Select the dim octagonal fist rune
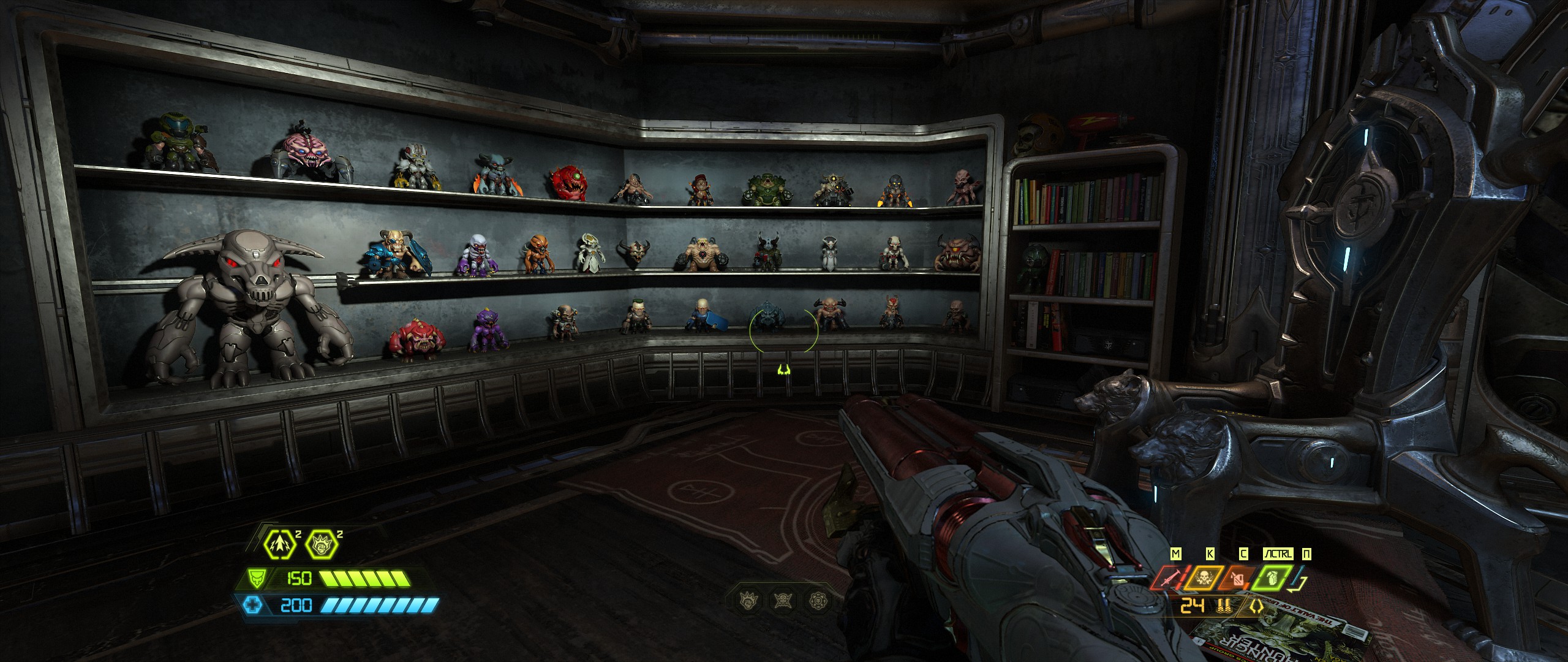 point(748,600)
